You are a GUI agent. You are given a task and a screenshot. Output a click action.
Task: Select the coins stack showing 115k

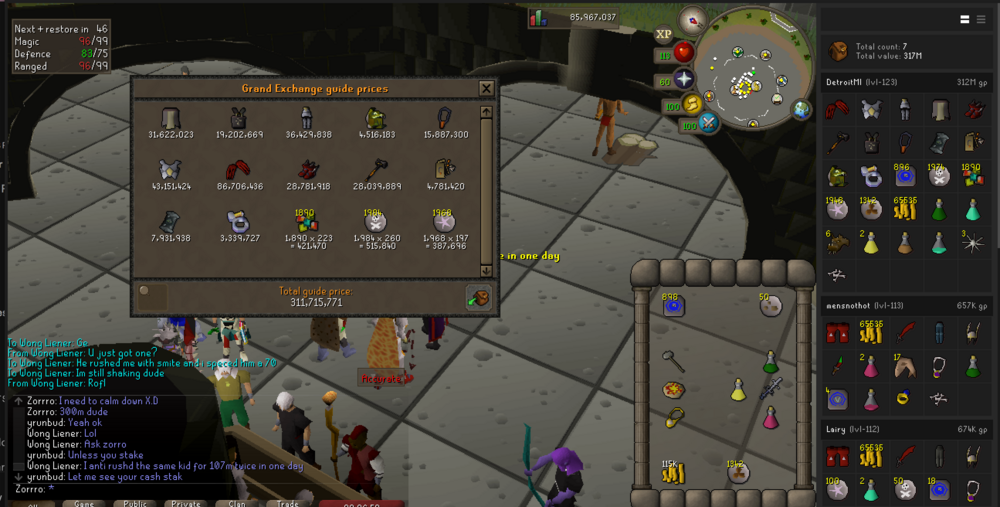[673, 470]
